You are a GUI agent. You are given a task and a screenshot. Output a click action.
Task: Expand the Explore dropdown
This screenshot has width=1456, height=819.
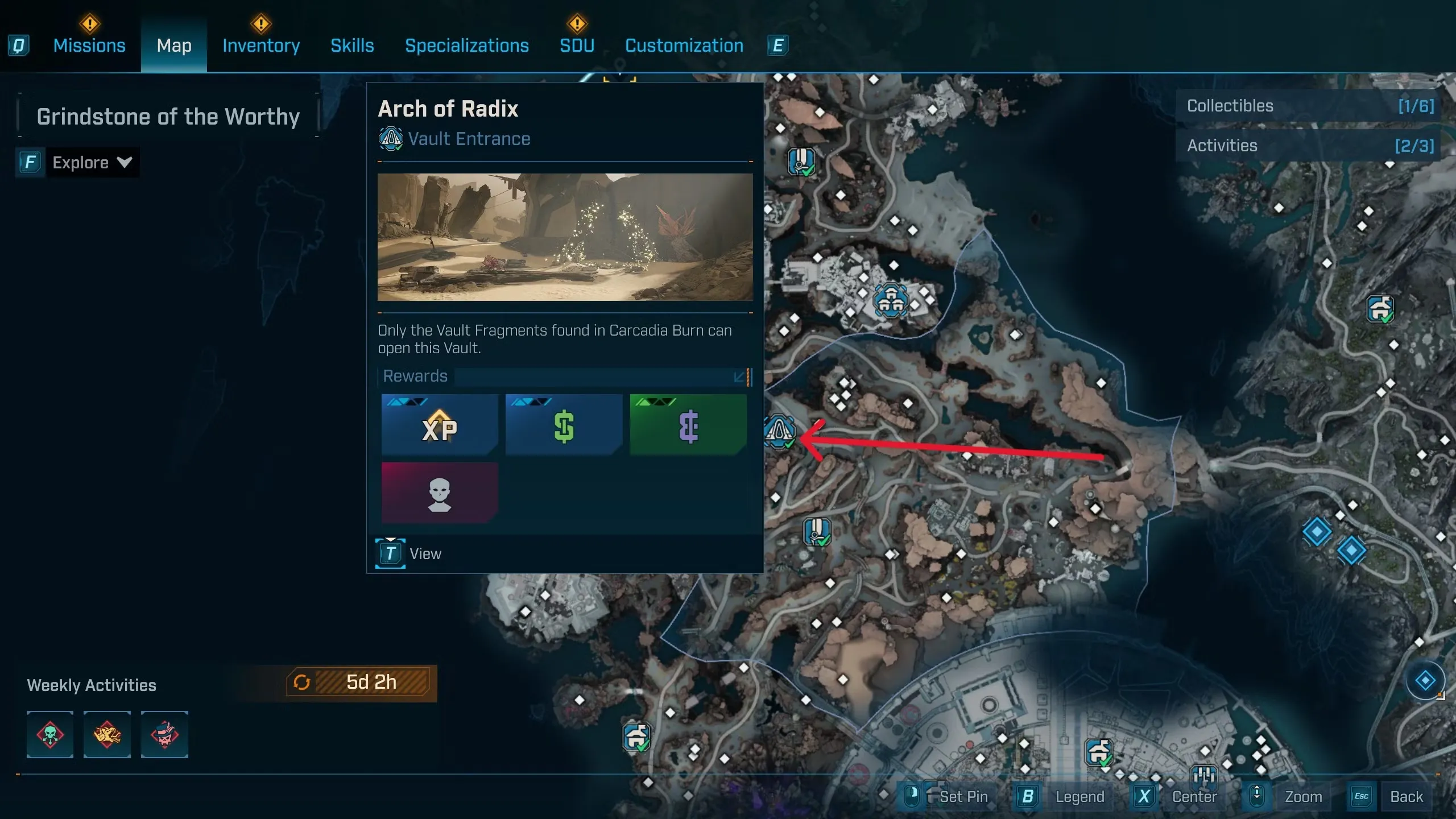[91, 163]
